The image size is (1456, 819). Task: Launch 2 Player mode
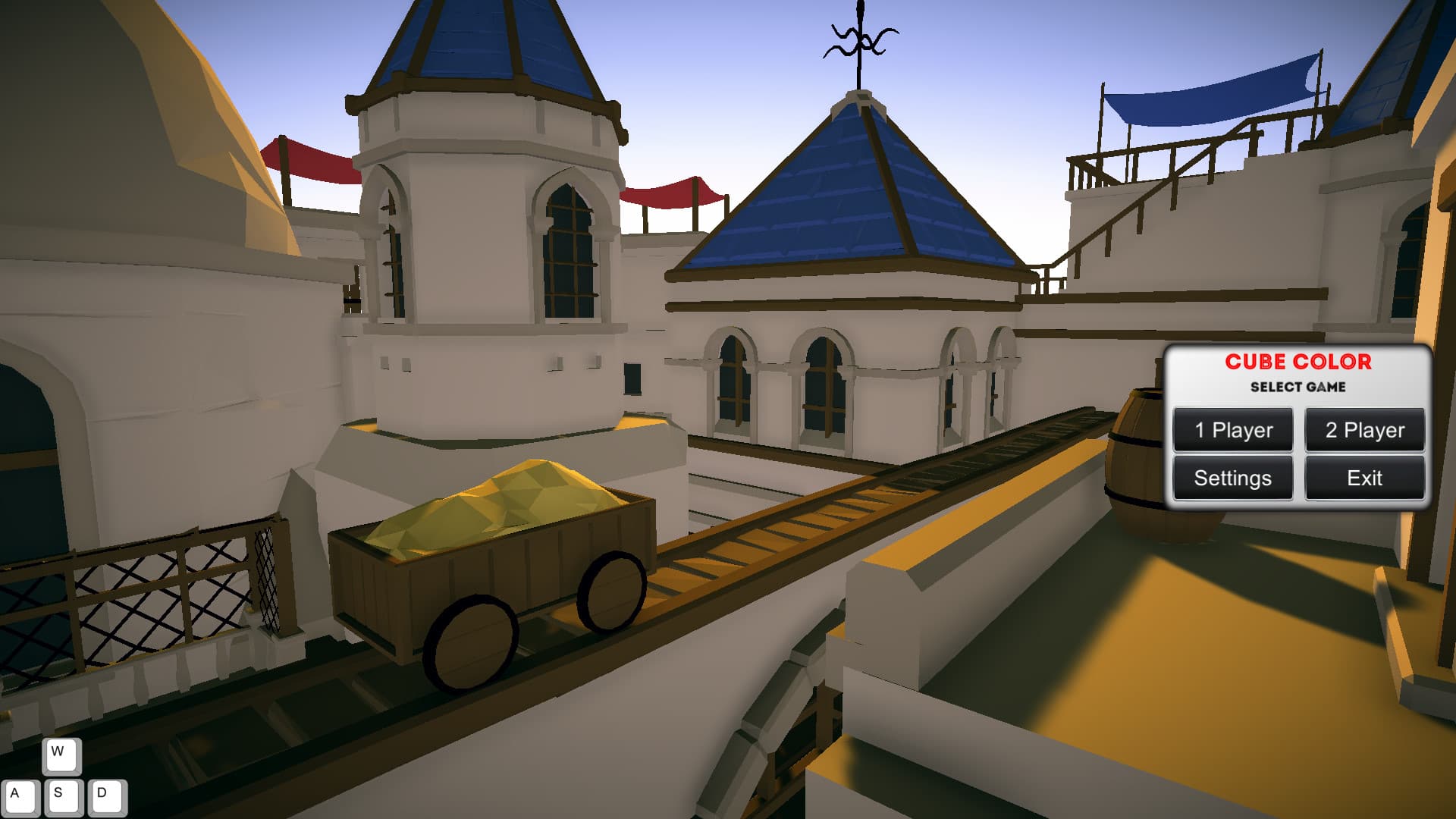point(1364,430)
